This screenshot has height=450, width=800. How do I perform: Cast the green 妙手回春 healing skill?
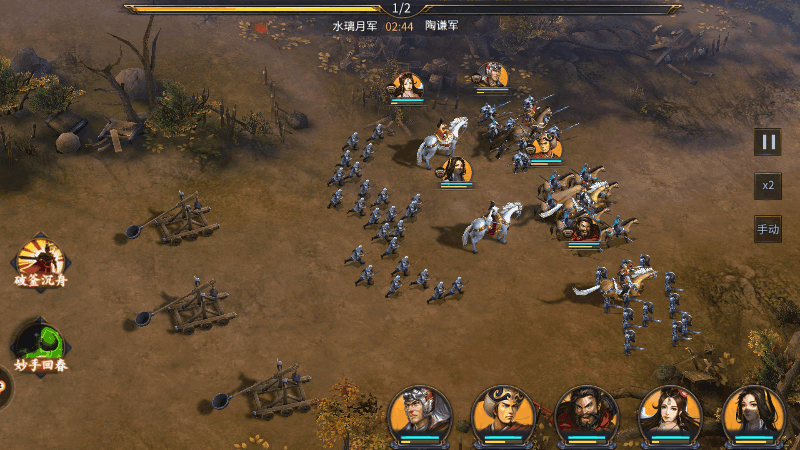point(41,342)
